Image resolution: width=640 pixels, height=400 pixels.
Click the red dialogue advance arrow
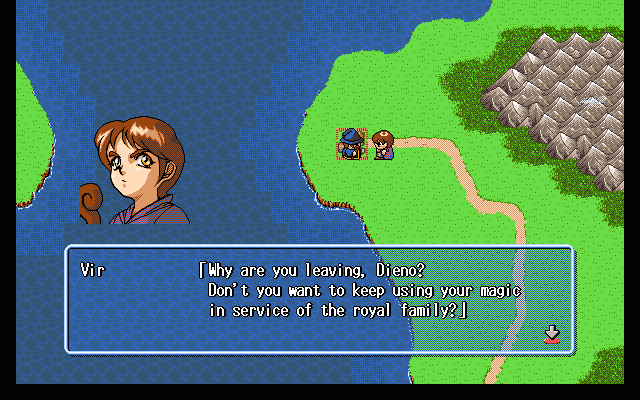(551, 334)
